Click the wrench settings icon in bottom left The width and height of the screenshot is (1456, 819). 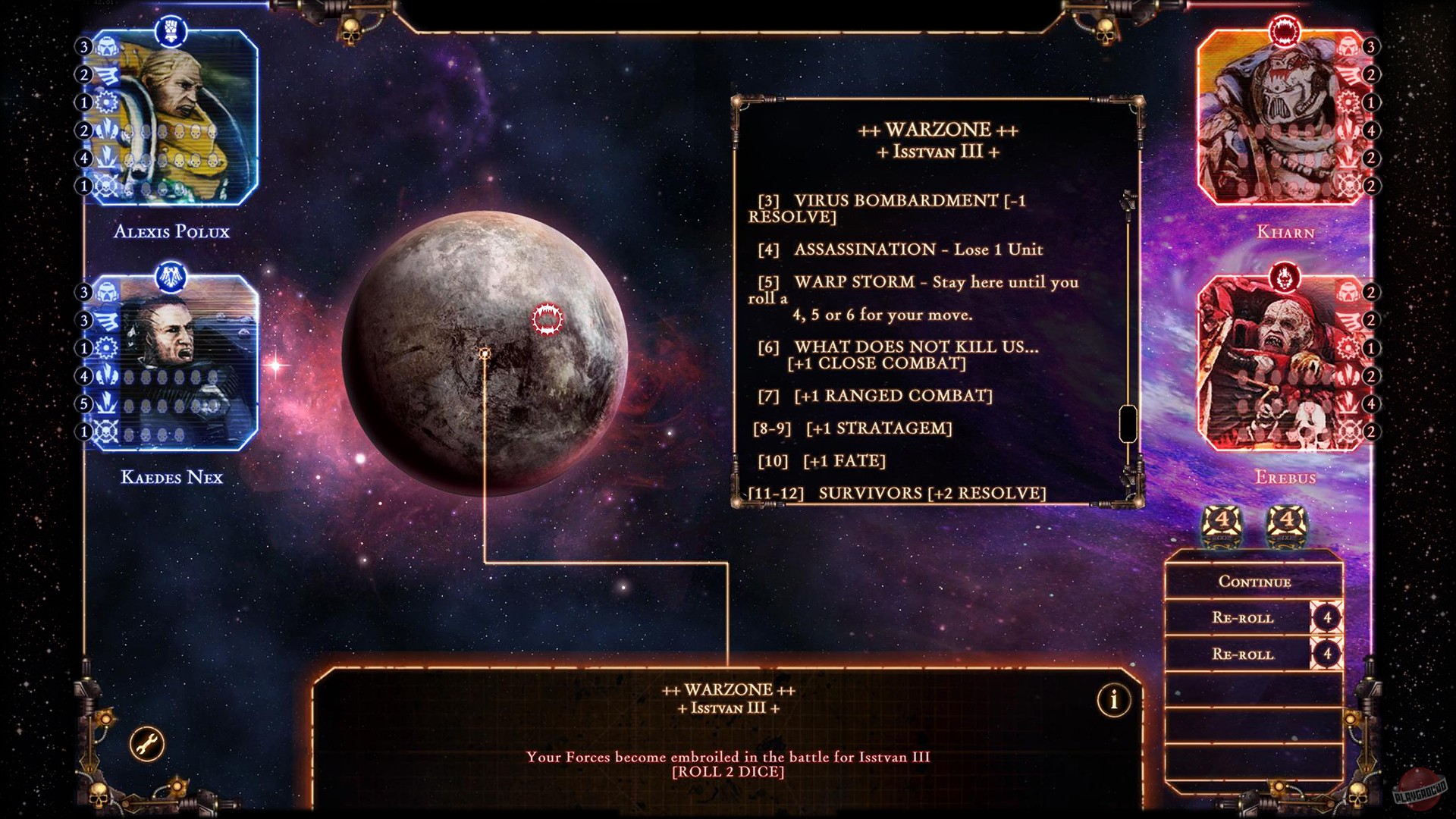[x=146, y=744]
